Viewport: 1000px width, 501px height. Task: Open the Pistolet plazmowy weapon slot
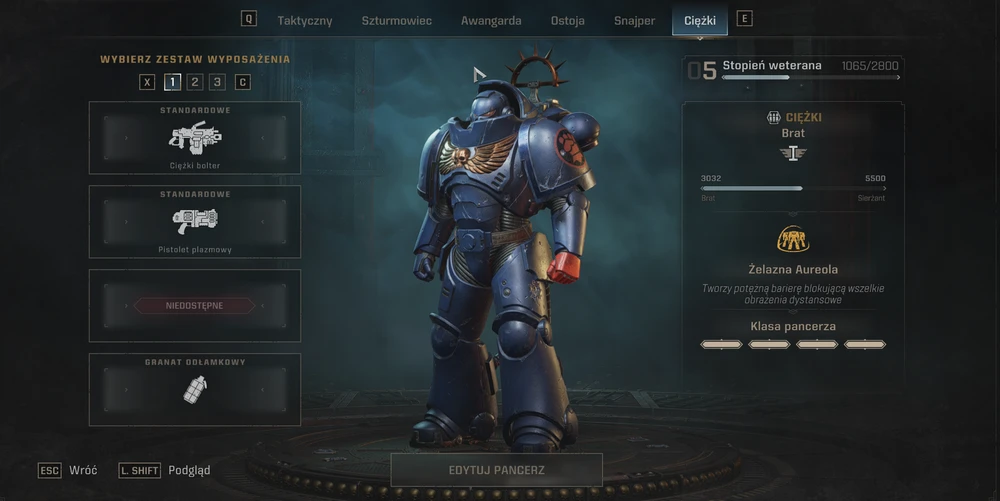coord(195,222)
